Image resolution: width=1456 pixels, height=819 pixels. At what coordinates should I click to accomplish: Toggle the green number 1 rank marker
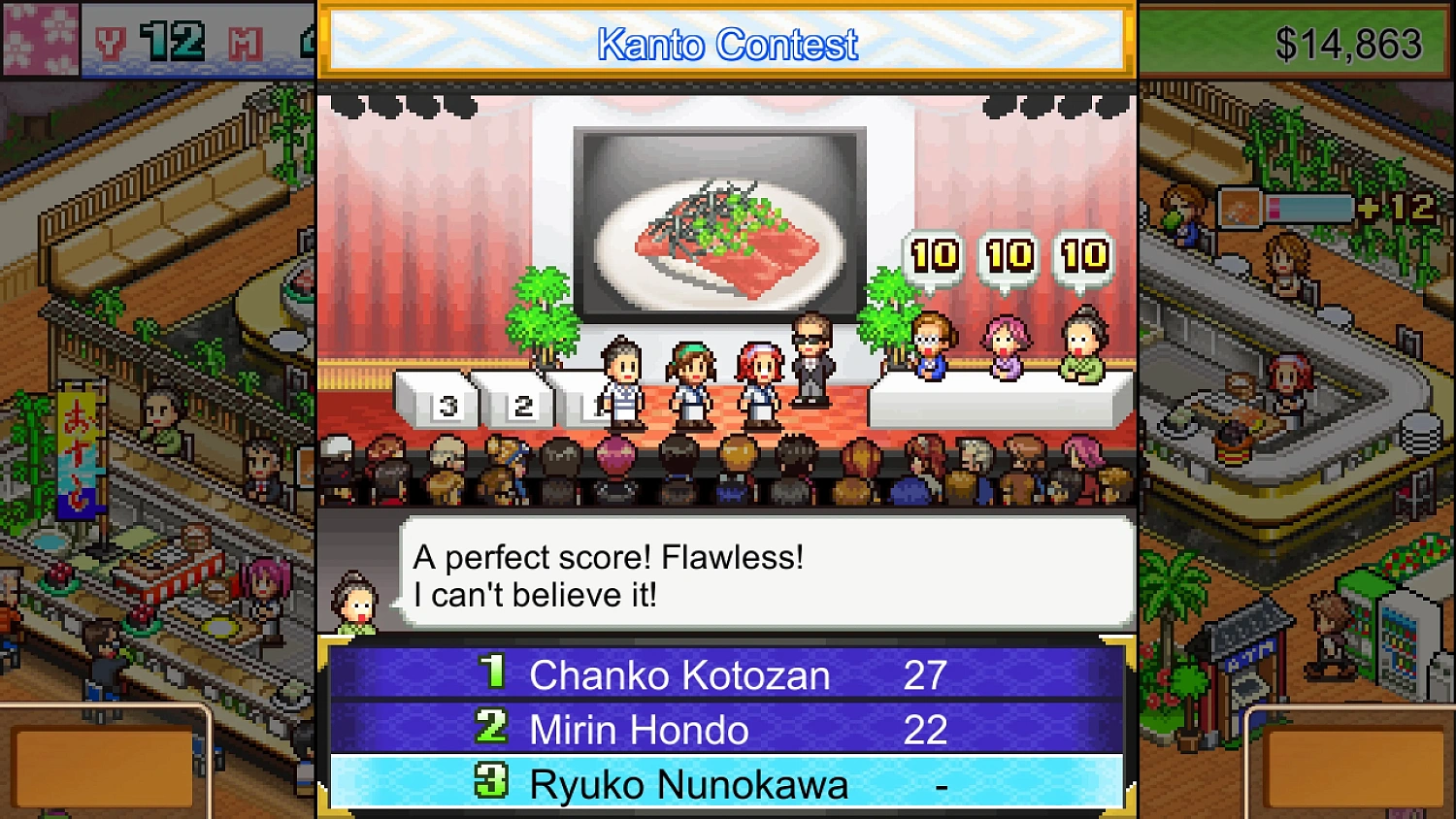(492, 674)
